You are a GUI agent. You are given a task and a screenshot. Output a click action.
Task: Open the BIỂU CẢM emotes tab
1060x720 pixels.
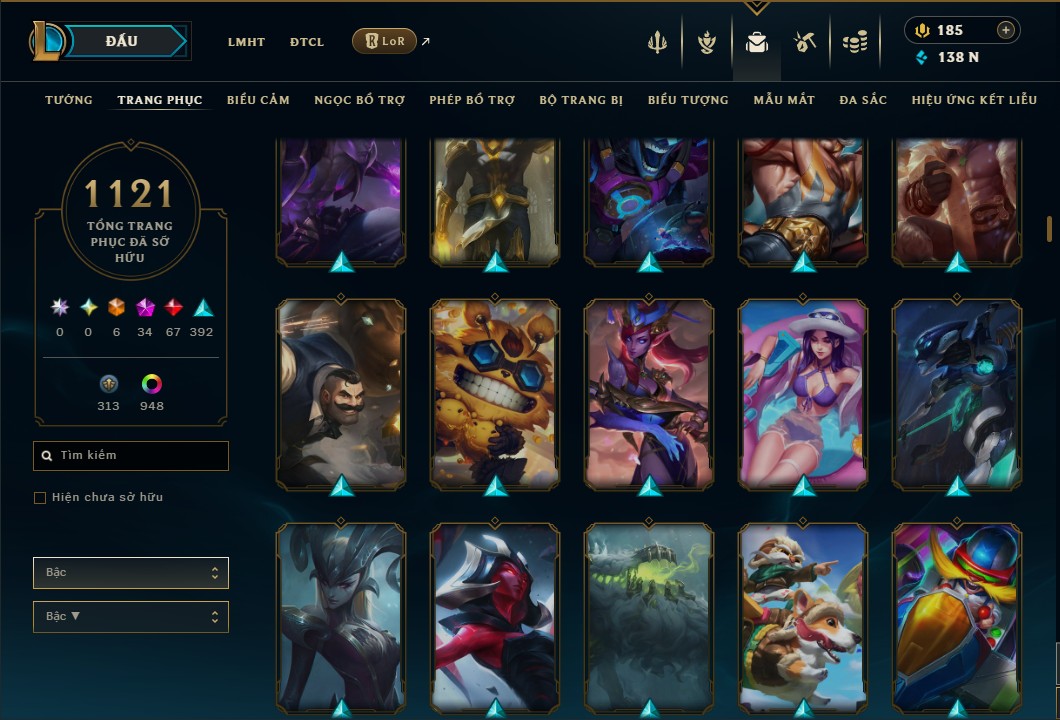point(258,100)
